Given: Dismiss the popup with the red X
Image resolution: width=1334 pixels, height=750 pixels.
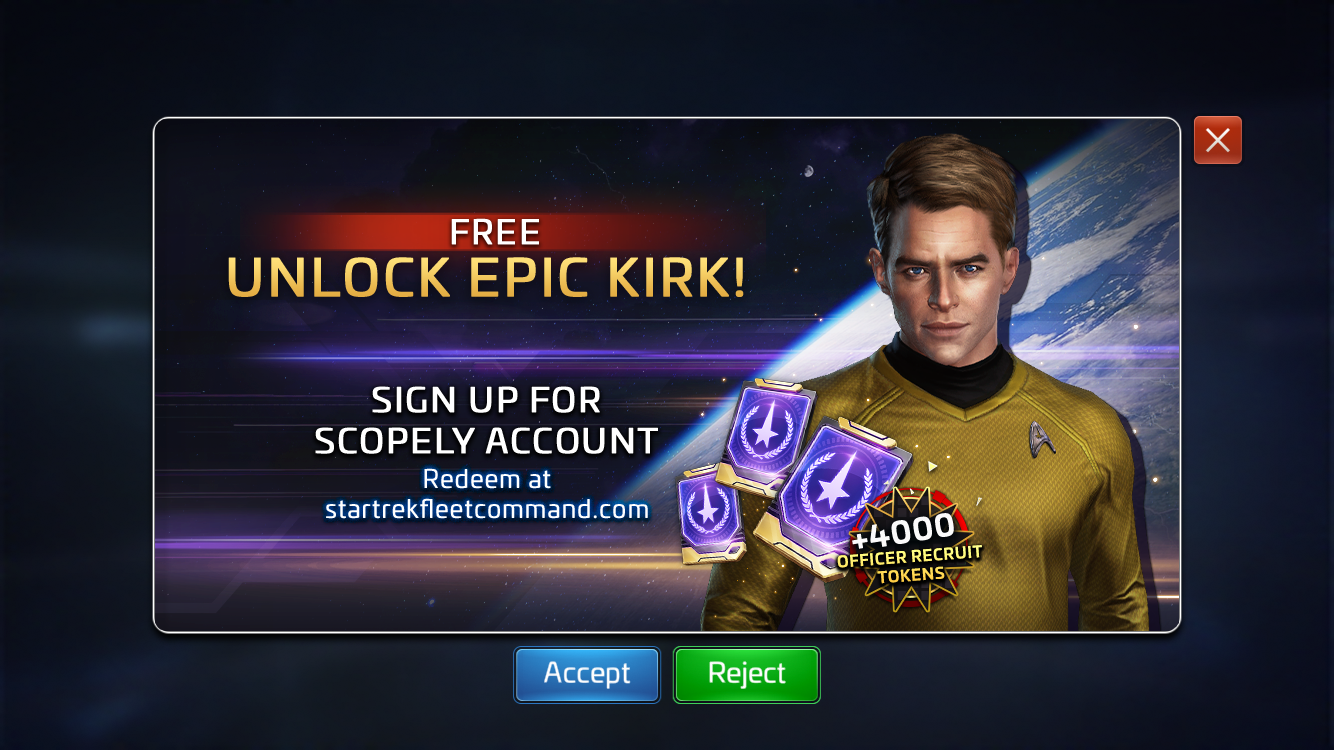Looking at the screenshot, I should click(1217, 140).
